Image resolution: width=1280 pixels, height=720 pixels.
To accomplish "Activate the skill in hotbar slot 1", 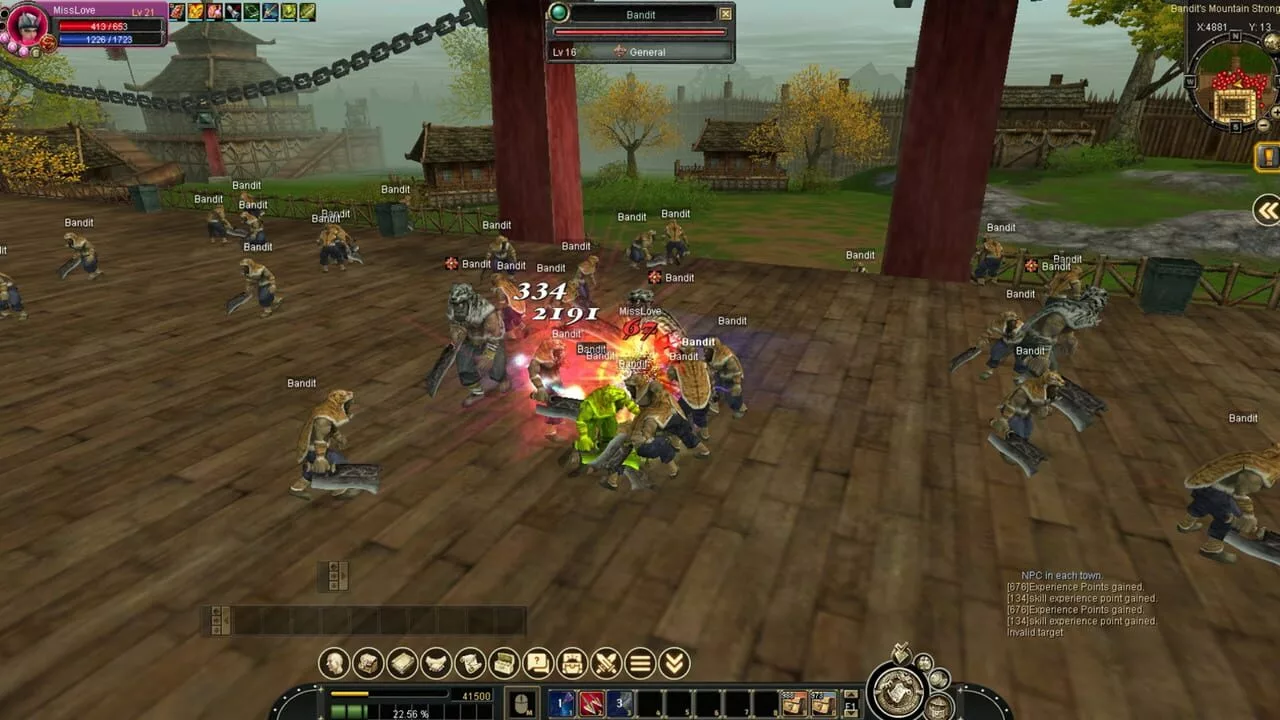I will coord(562,704).
